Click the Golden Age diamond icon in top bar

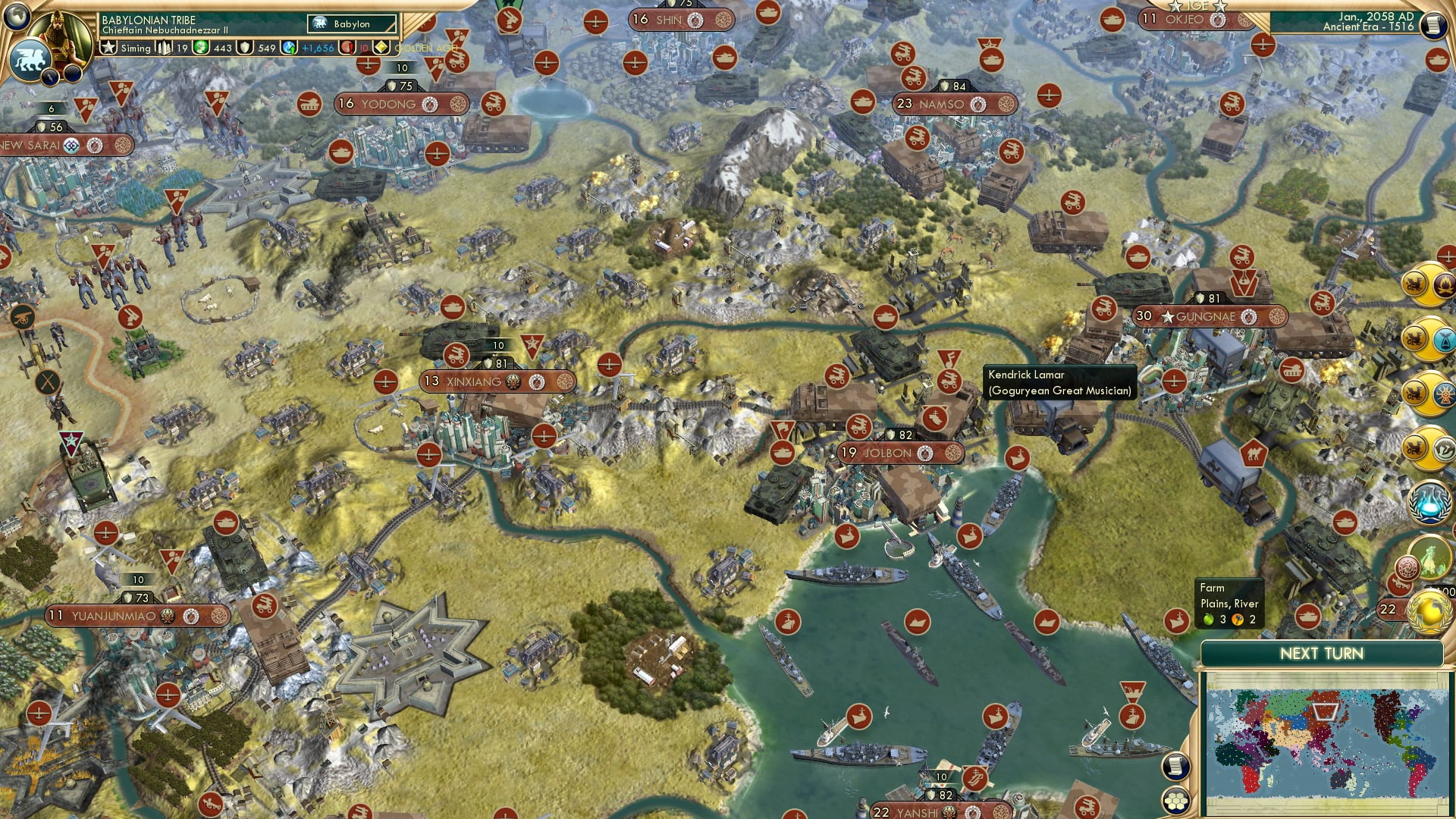pos(381,47)
